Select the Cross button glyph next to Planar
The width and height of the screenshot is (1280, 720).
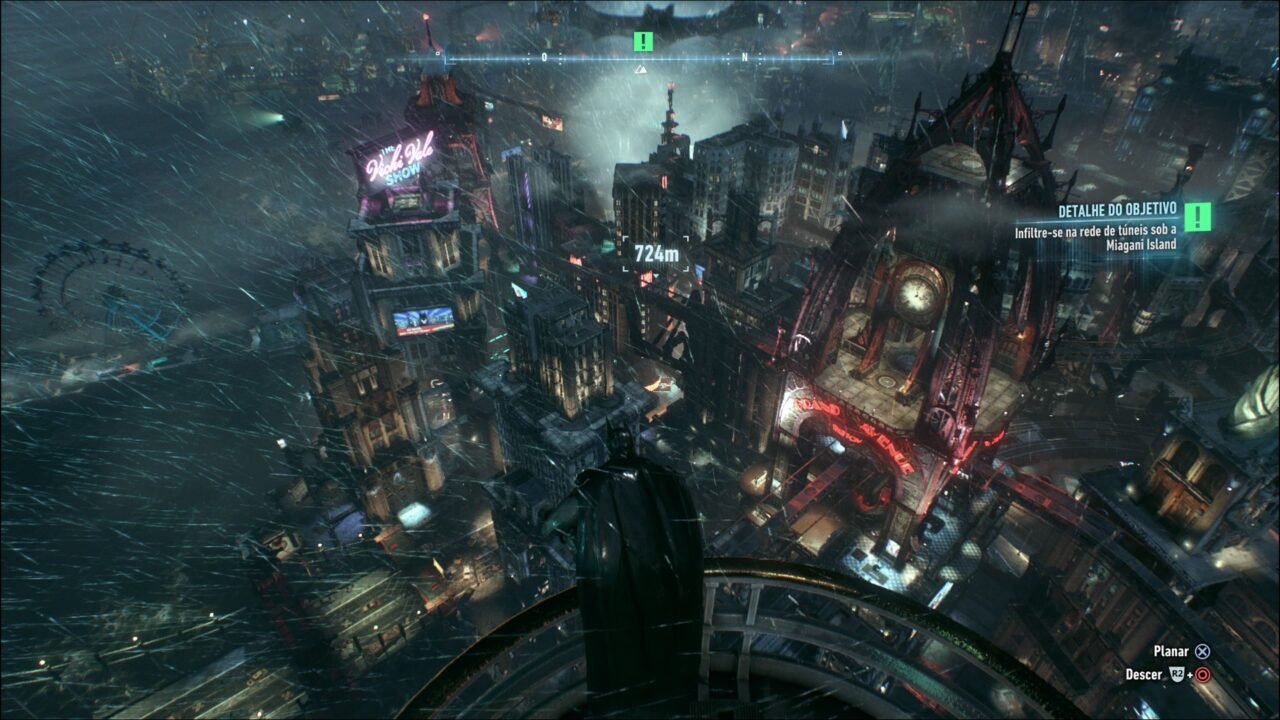1203,651
